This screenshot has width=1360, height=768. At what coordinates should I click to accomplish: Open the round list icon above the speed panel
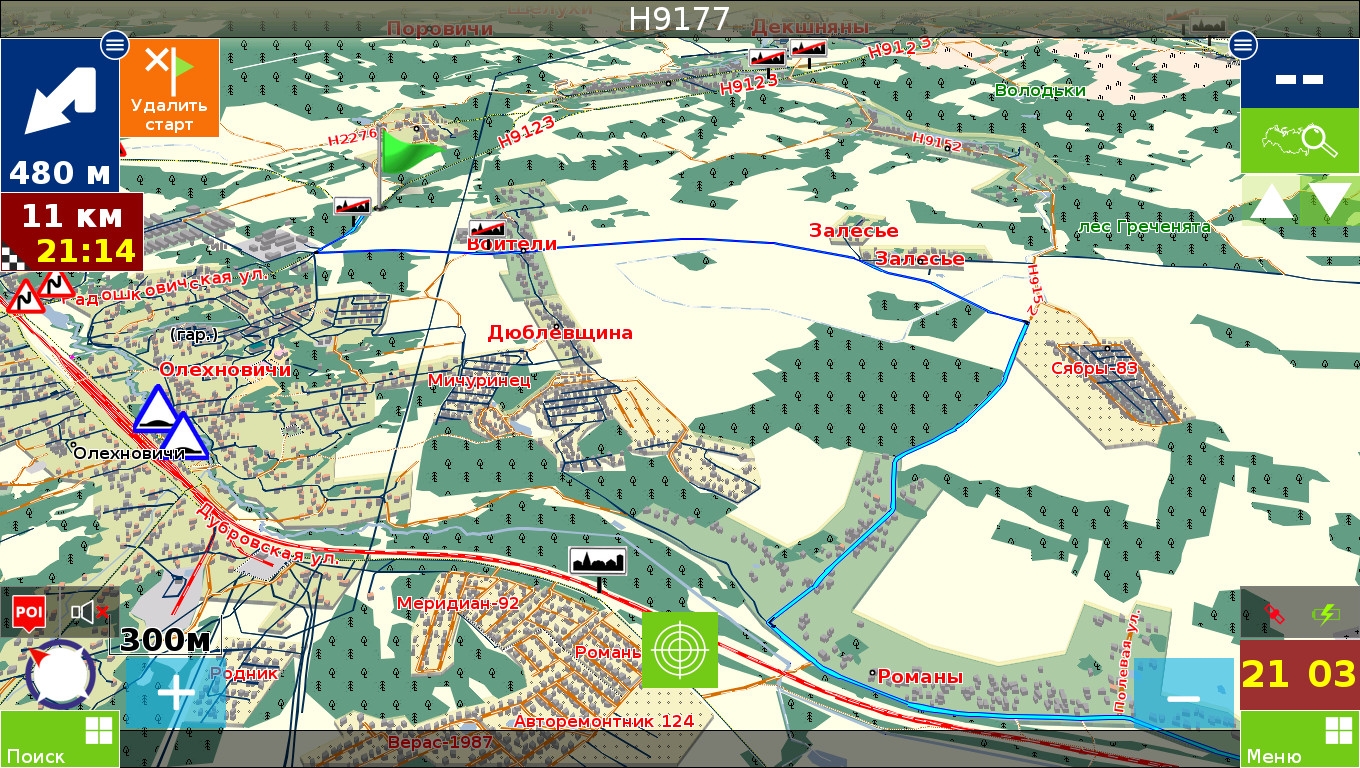[1243, 44]
